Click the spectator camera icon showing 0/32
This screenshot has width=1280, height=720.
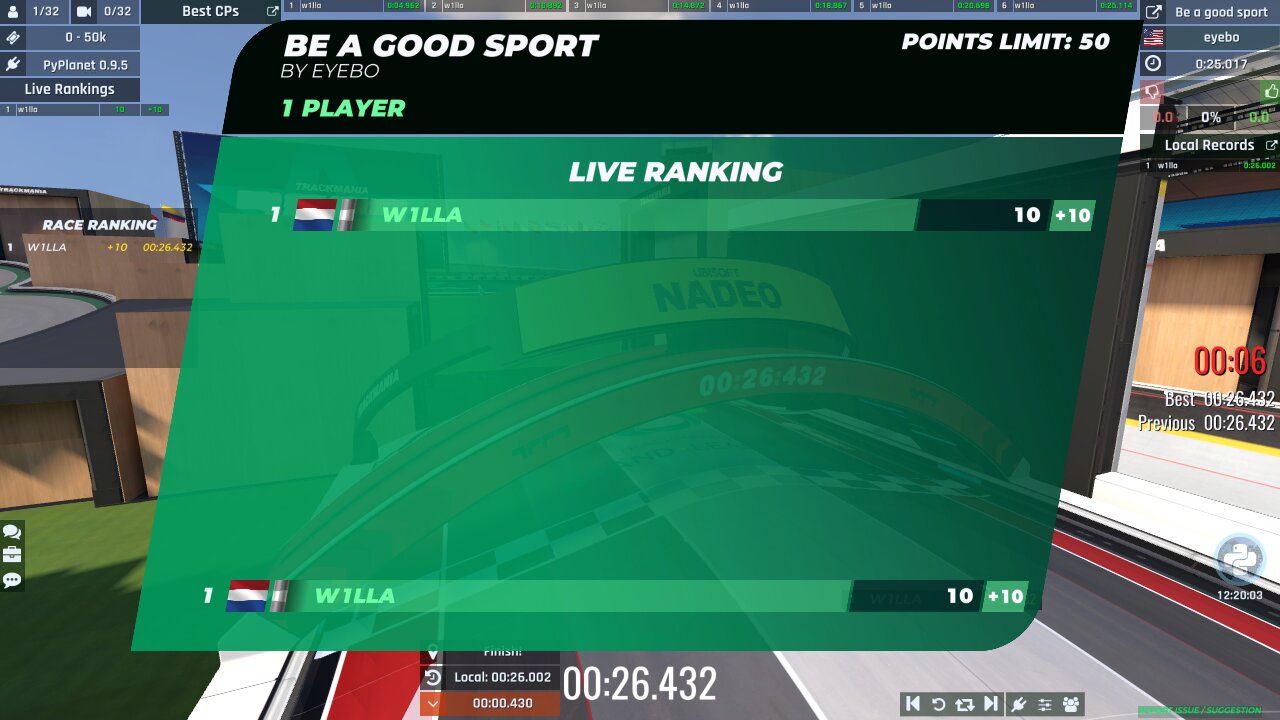[82, 12]
